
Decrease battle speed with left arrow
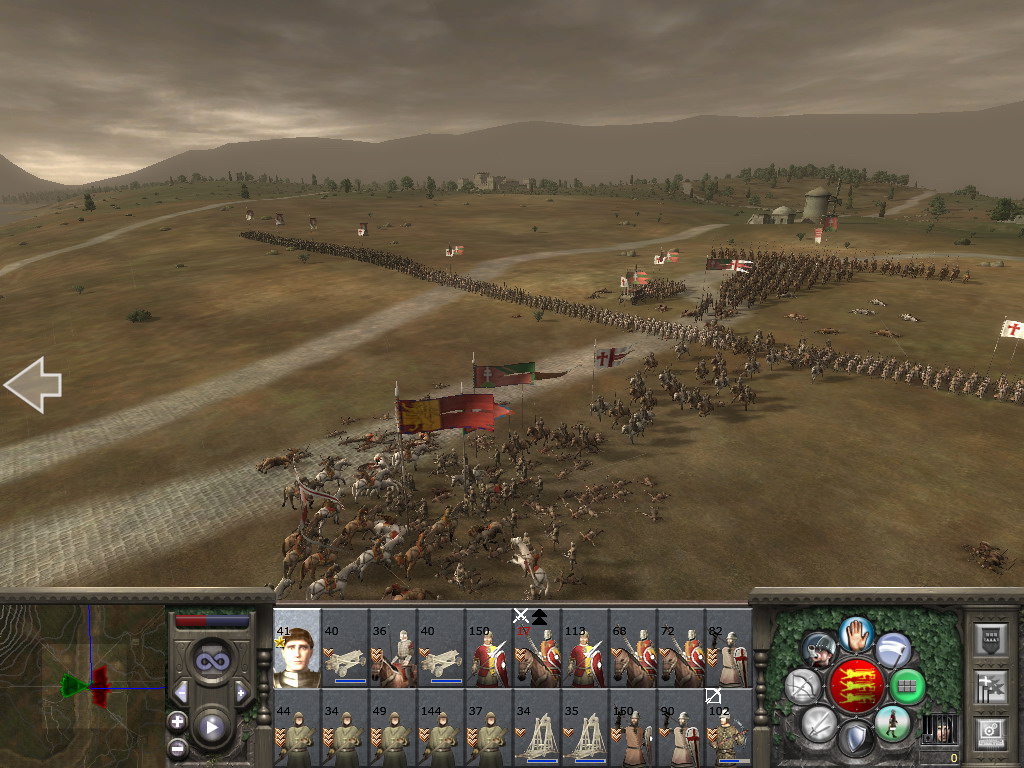[181, 692]
